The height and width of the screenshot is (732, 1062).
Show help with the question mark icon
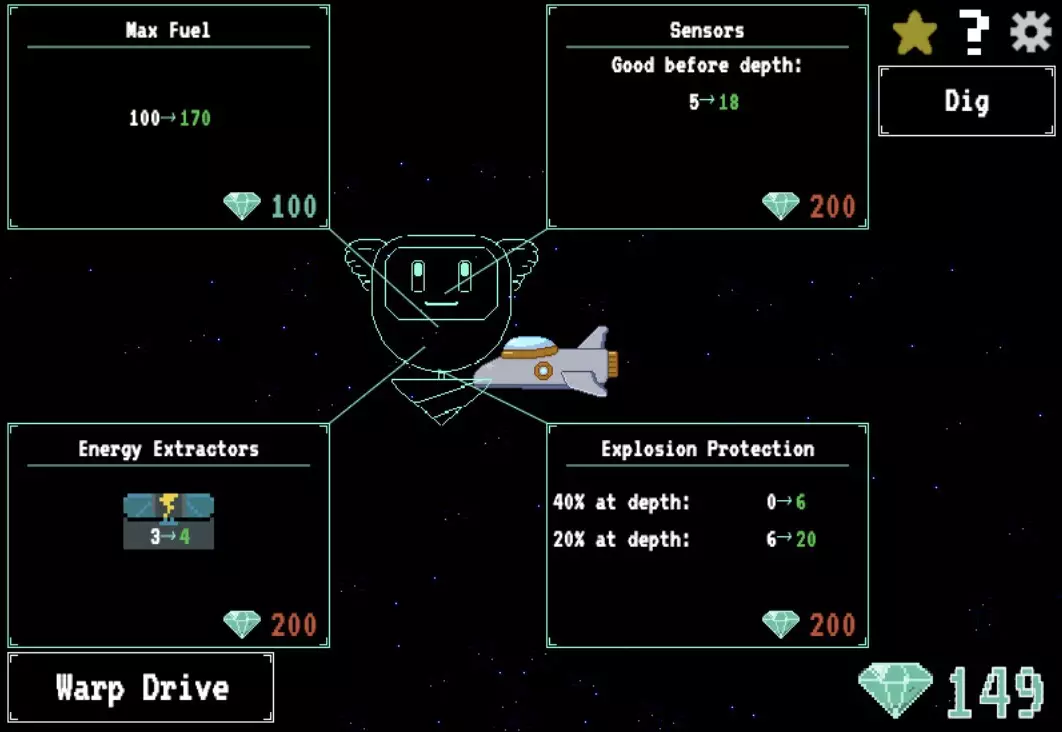[x=973, y=33]
